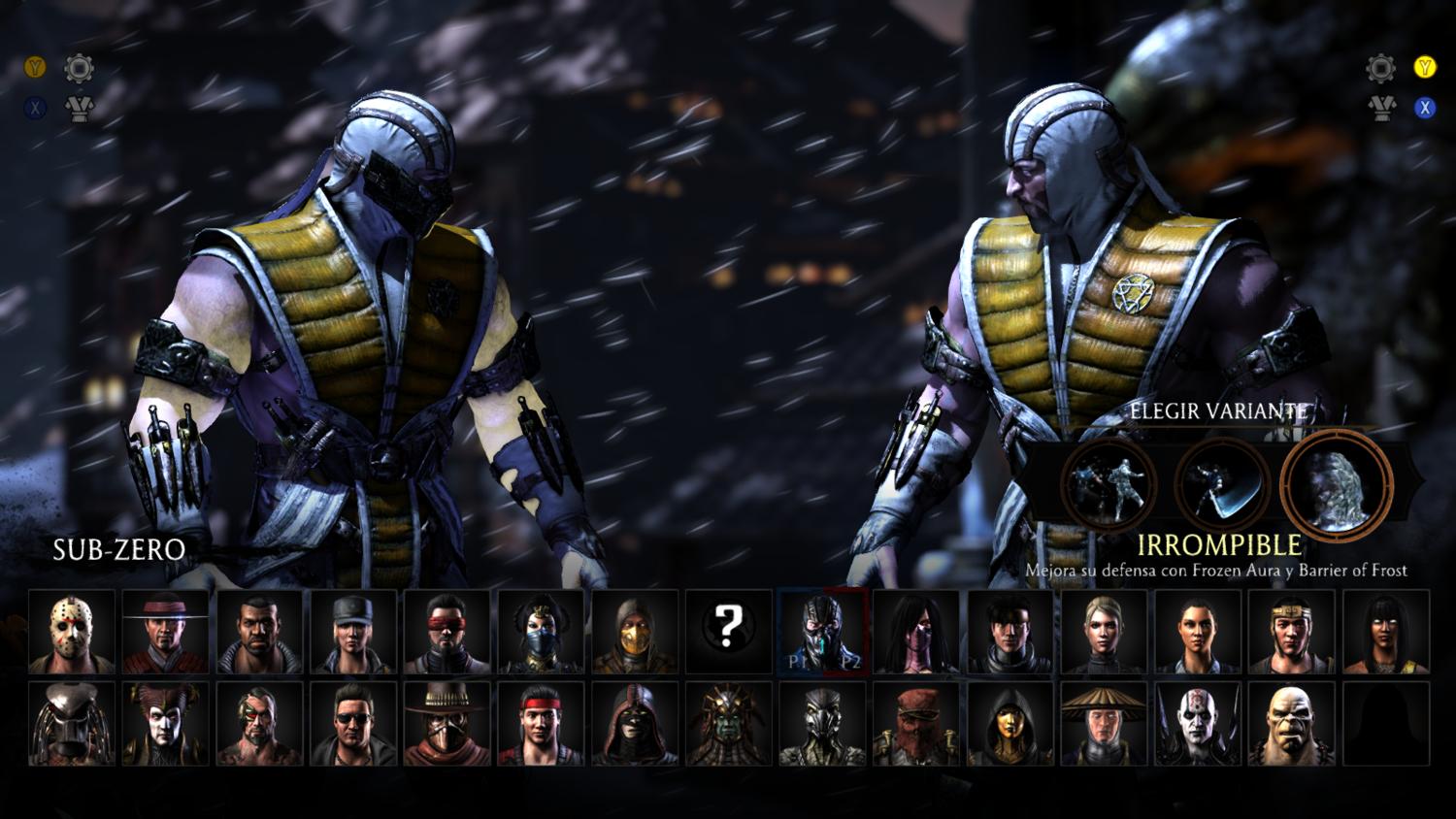Pick Raiden in the straw hat
Screen dimensions: 1456x819
(x=1104, y=724)
